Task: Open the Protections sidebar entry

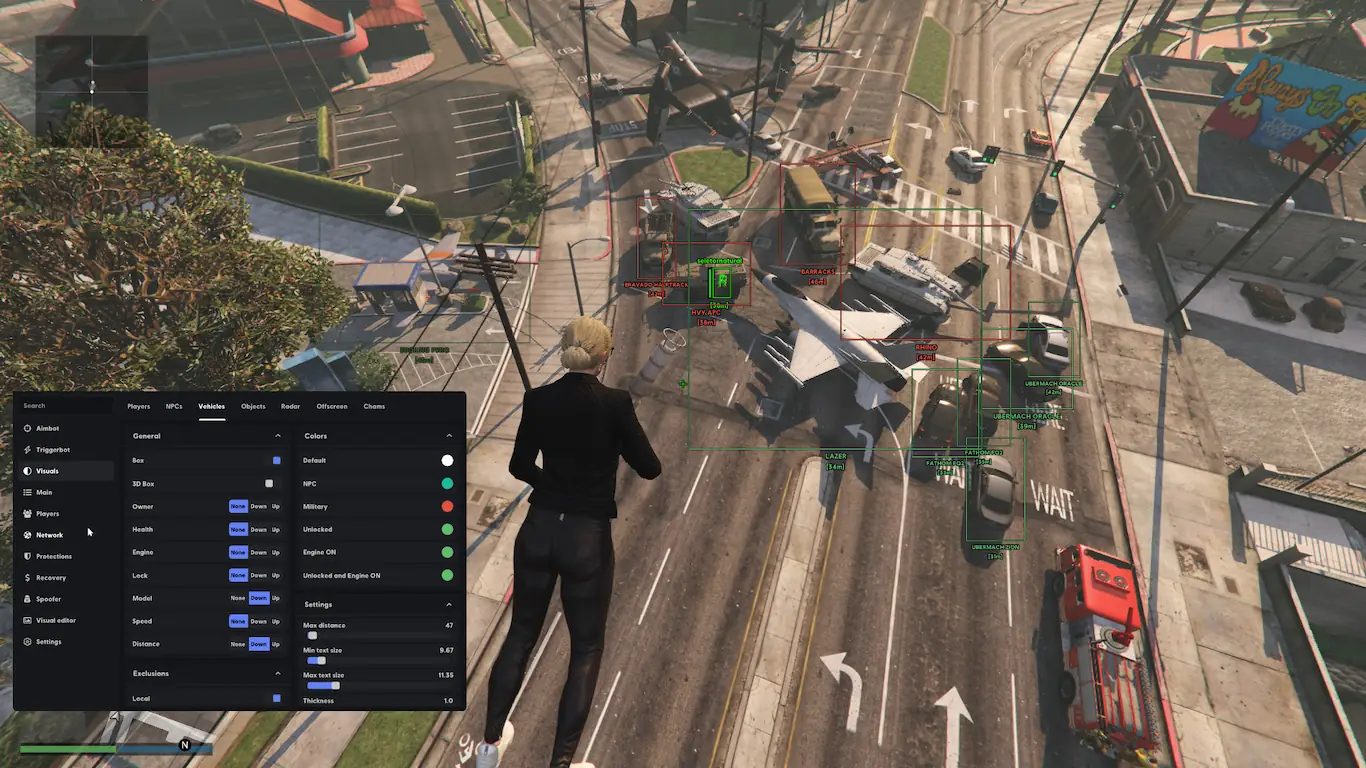Action: [53, 556]
